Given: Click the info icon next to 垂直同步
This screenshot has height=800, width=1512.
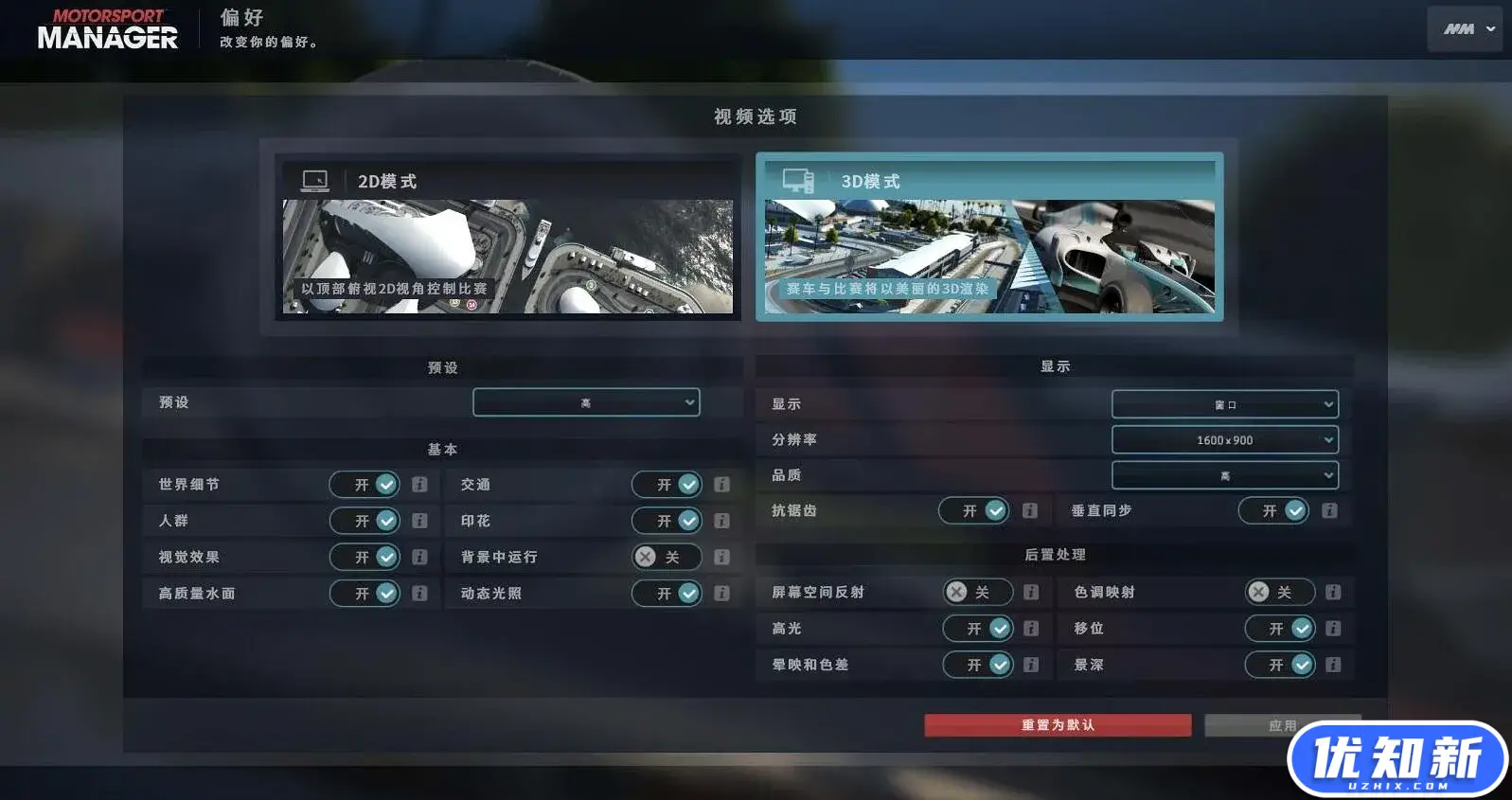Looking at the screenshot, I should coord(1329,510).
